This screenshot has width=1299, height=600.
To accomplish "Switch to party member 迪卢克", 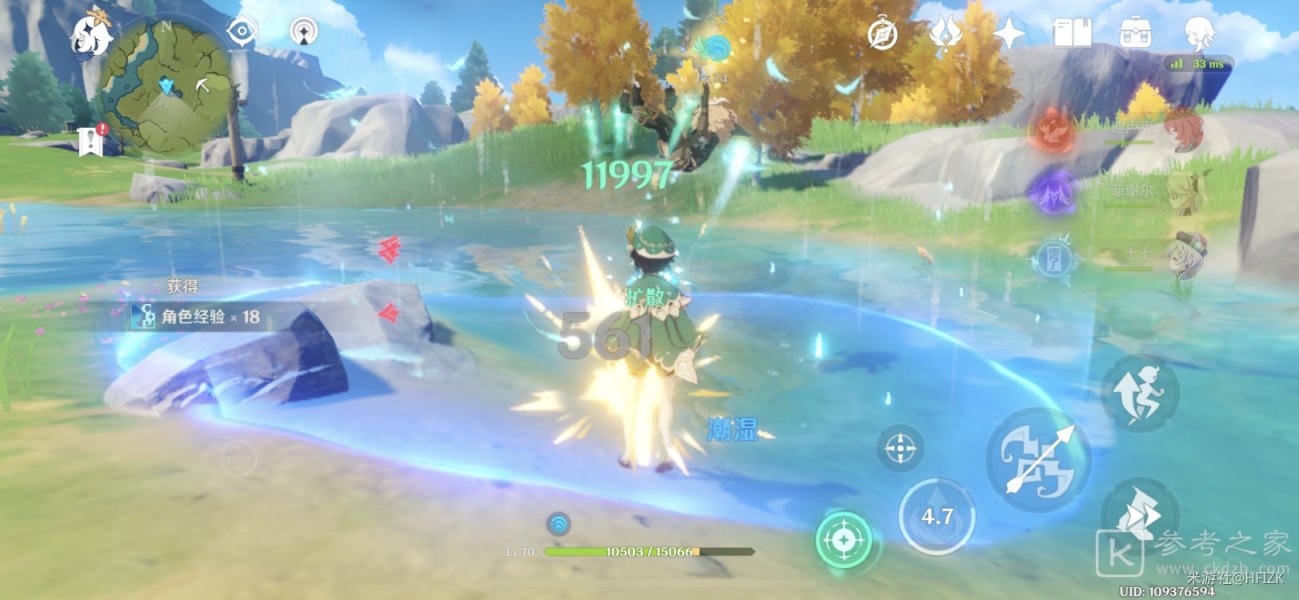I will click(1186, 129).
